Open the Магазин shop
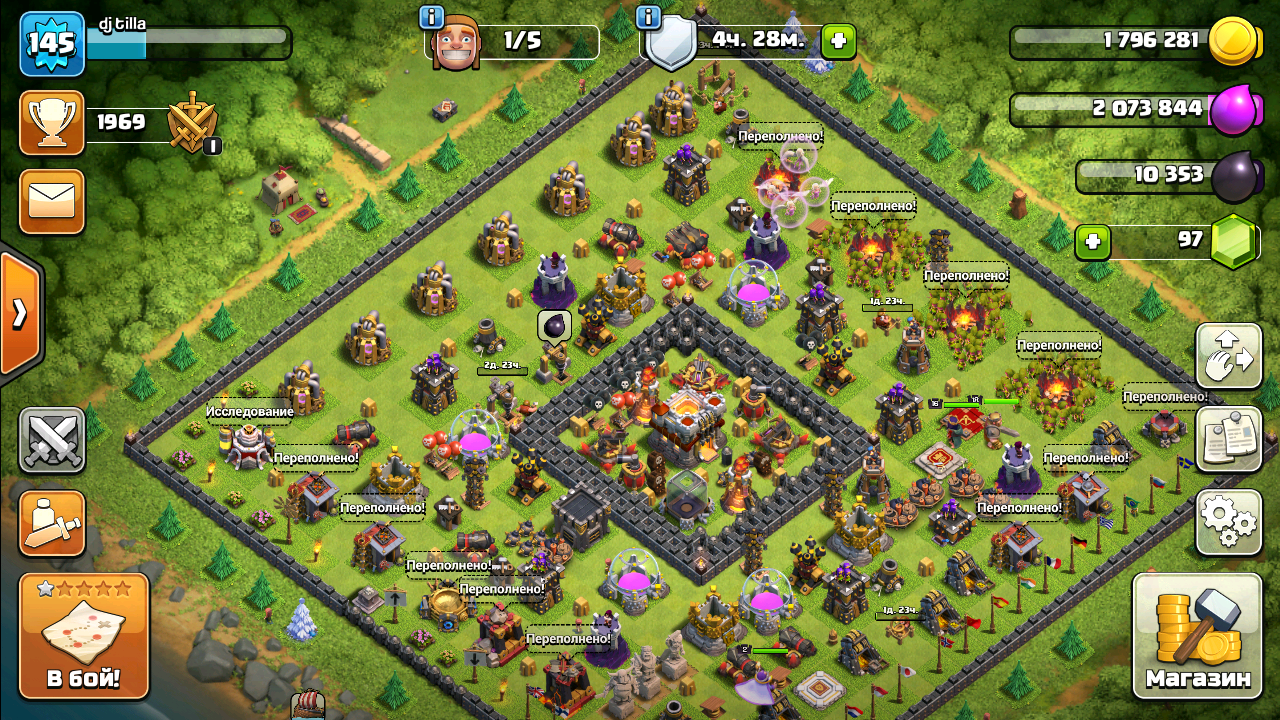 (x=1197, y=634)
